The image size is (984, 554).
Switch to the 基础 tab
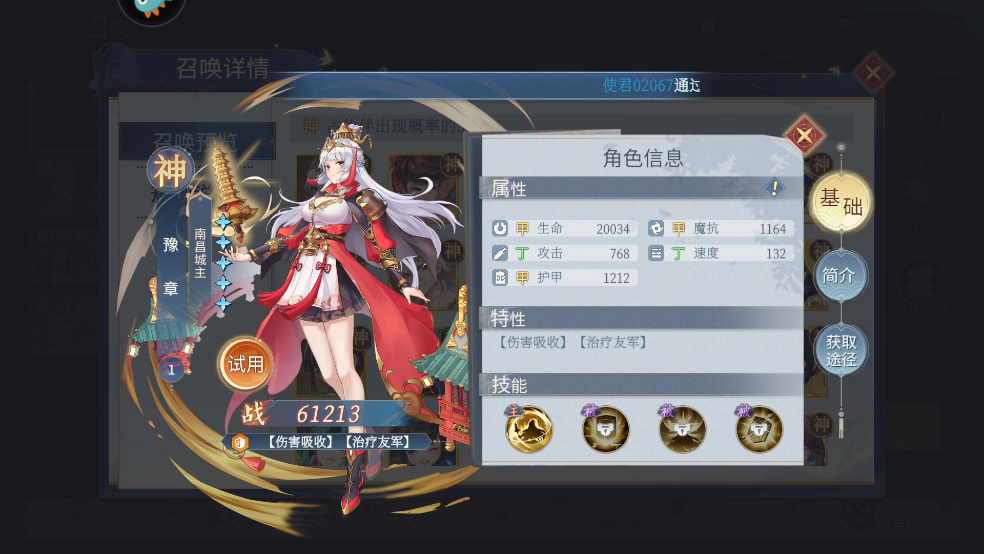(x=840, y=202)
